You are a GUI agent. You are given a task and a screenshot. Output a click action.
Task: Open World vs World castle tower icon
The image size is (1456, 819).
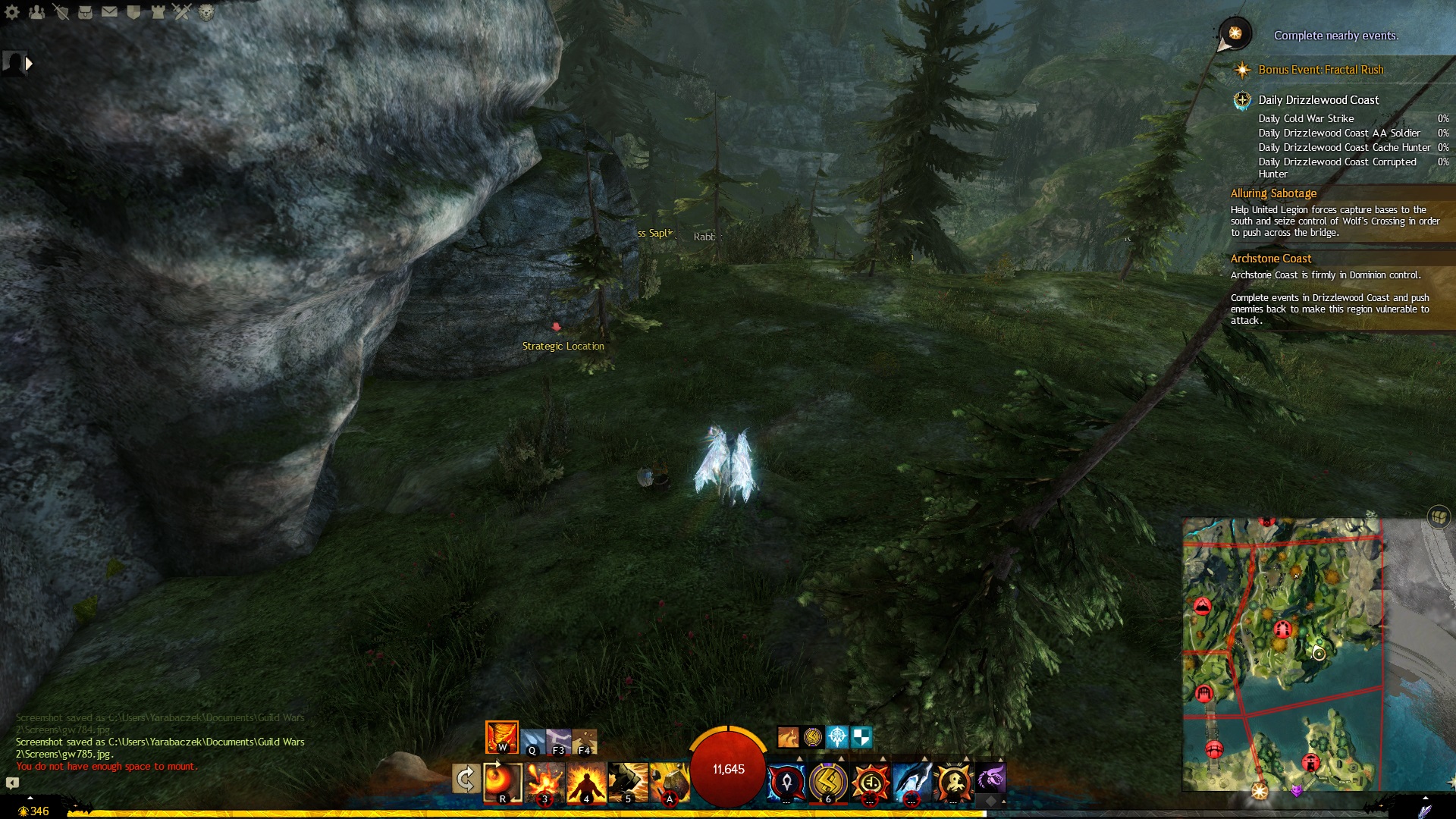(158, 12)
